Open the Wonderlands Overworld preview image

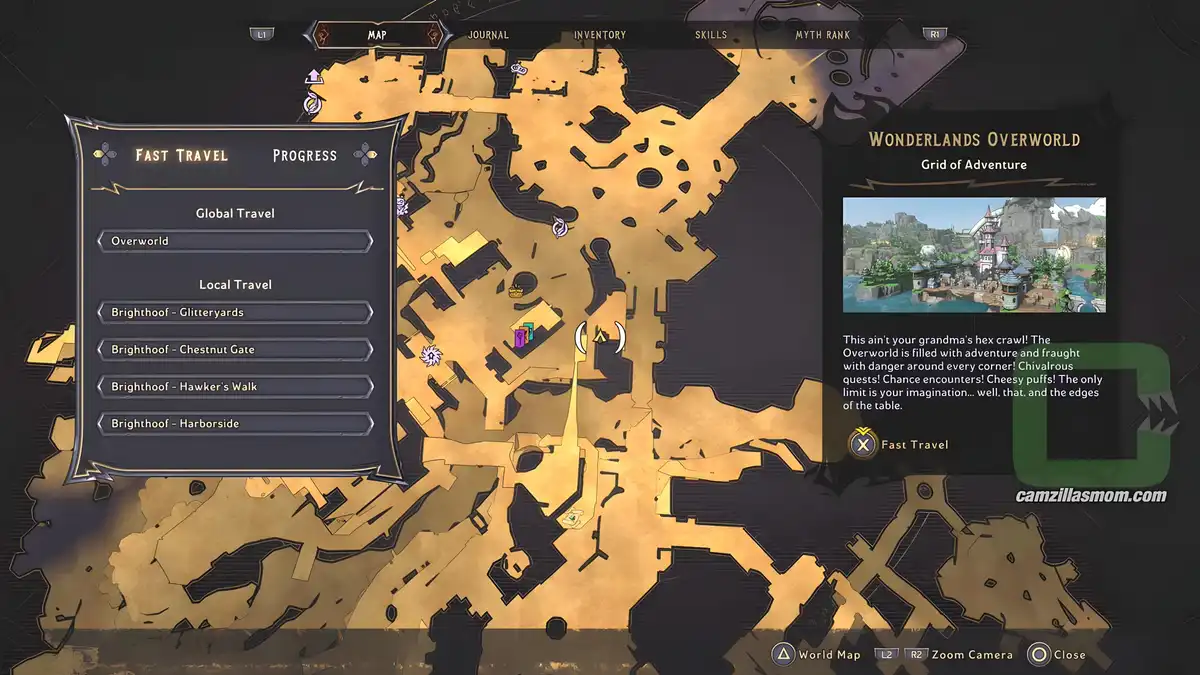click(x=974, y=255)
